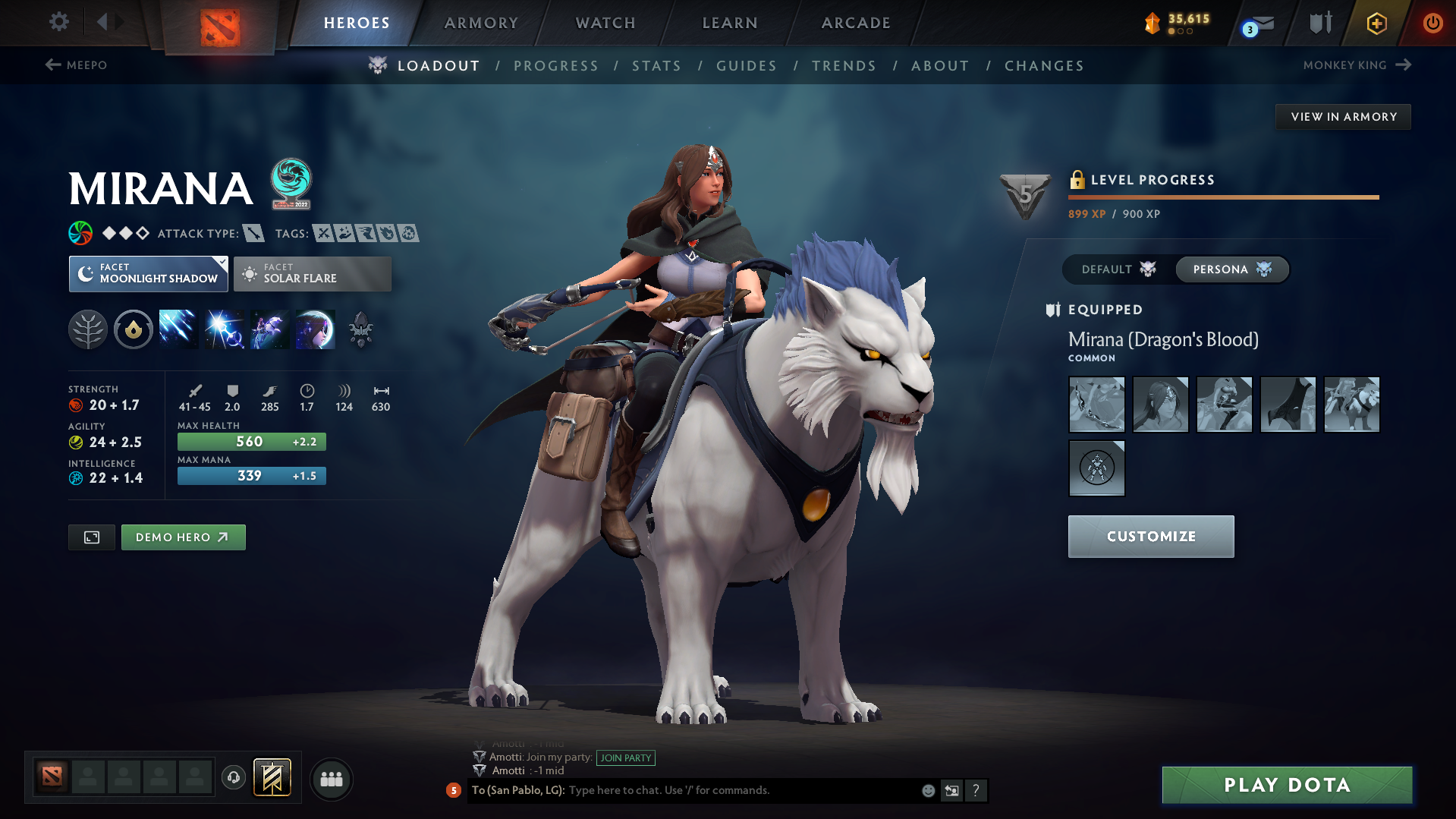Screen dimensions: 1456x819
Task: Open the talent tree icon
Action: coord(88,329)
